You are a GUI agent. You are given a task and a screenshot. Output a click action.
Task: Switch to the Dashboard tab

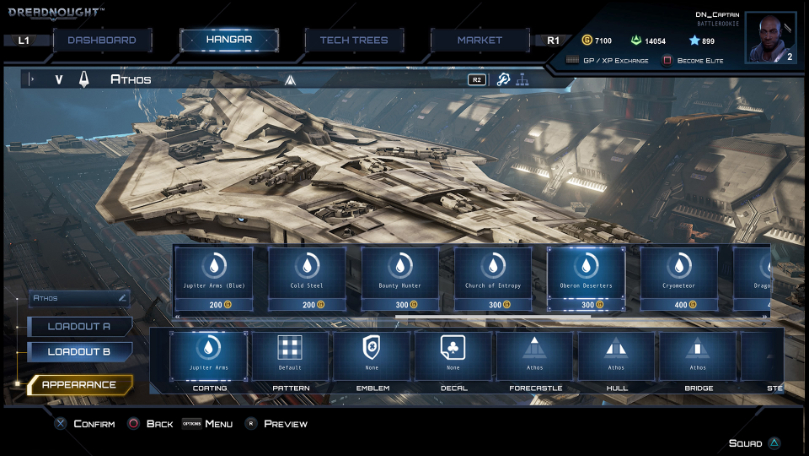click(x=101, y=40)
